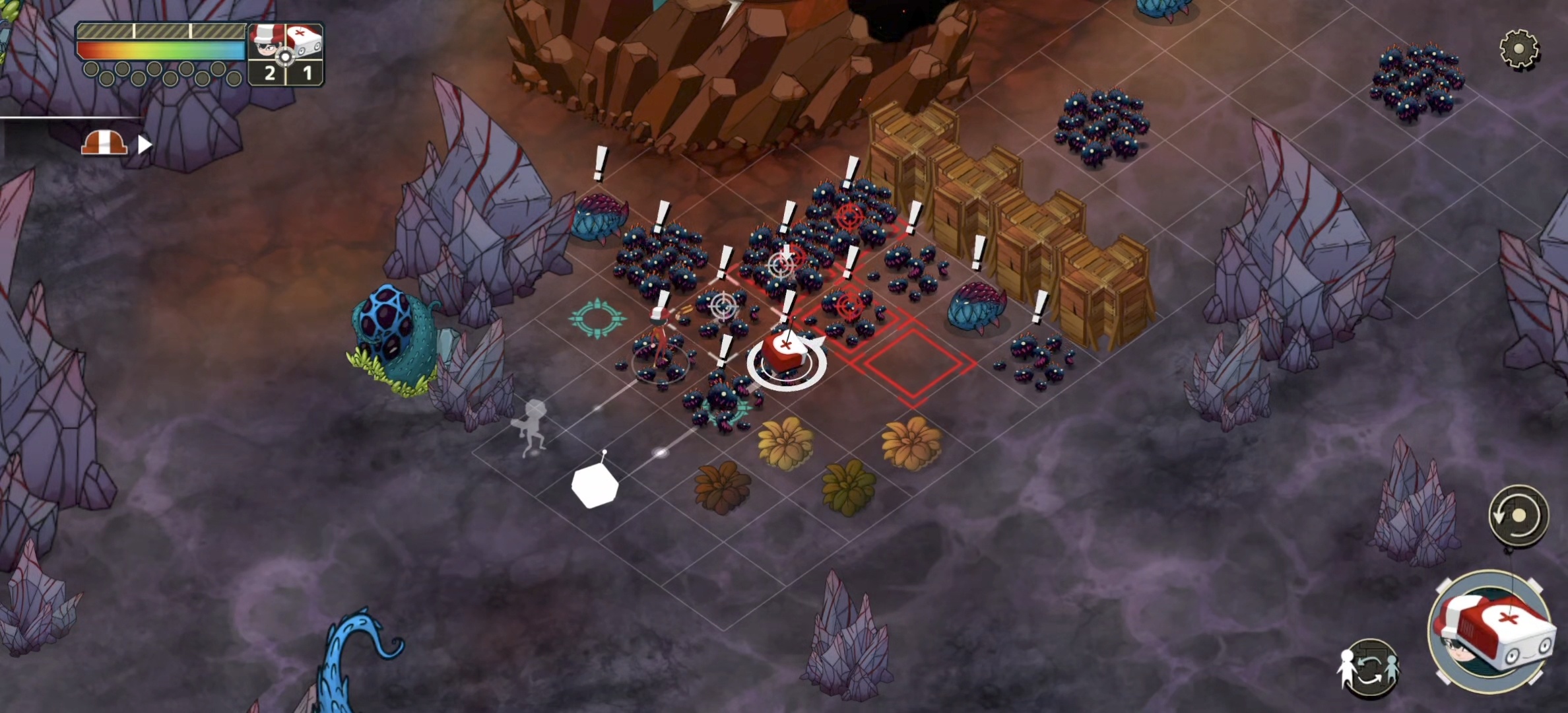Click the white play arrow beside the helmet

point(145,145)
